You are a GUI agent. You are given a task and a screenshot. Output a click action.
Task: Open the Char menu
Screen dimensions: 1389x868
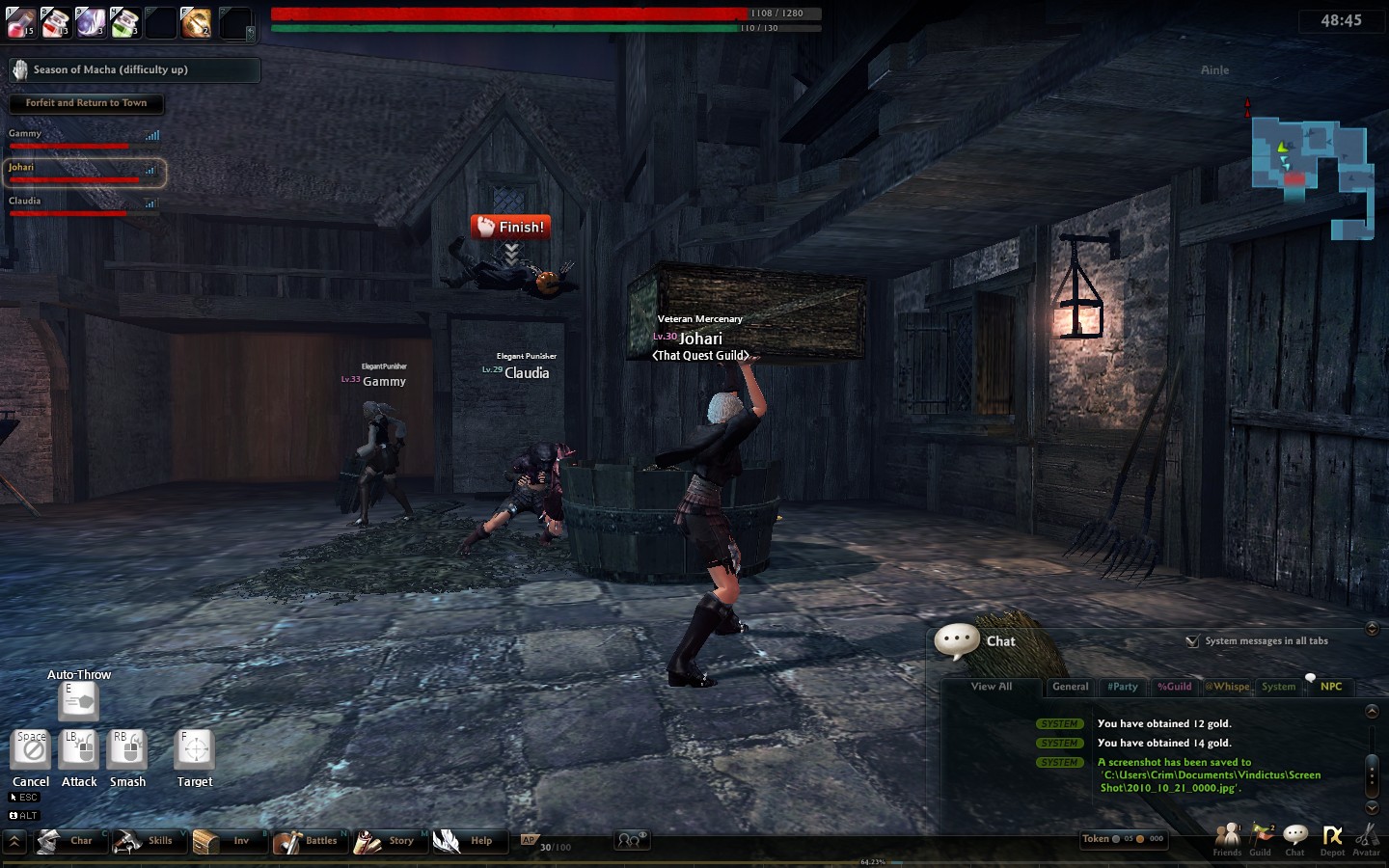tap(66, 841)
